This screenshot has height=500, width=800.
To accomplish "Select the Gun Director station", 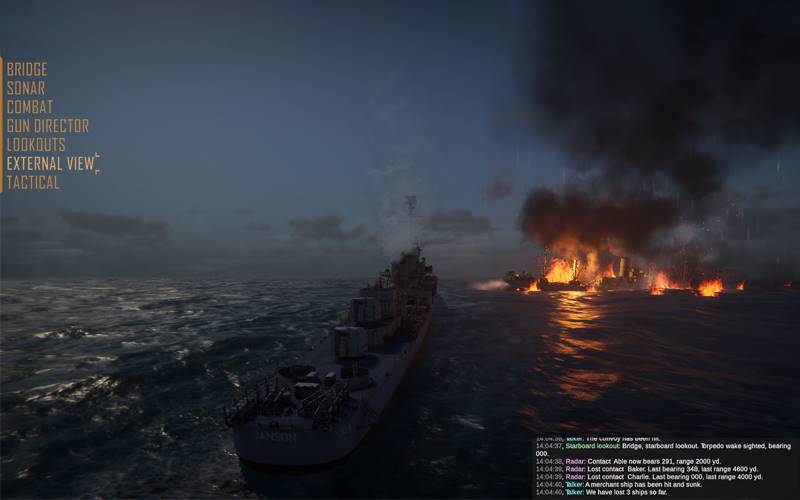I will (x=48, y=126).
